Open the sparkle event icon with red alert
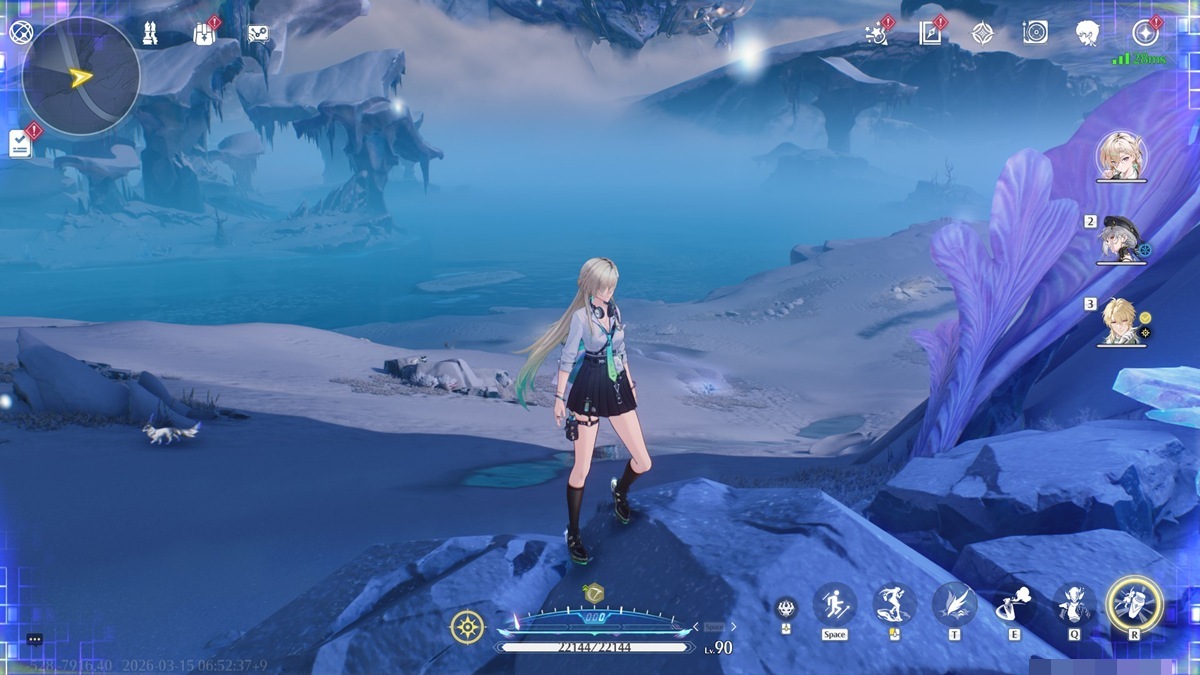This screenshot has width=1200, height=675. pyautogui.click(x=877, y=33)
